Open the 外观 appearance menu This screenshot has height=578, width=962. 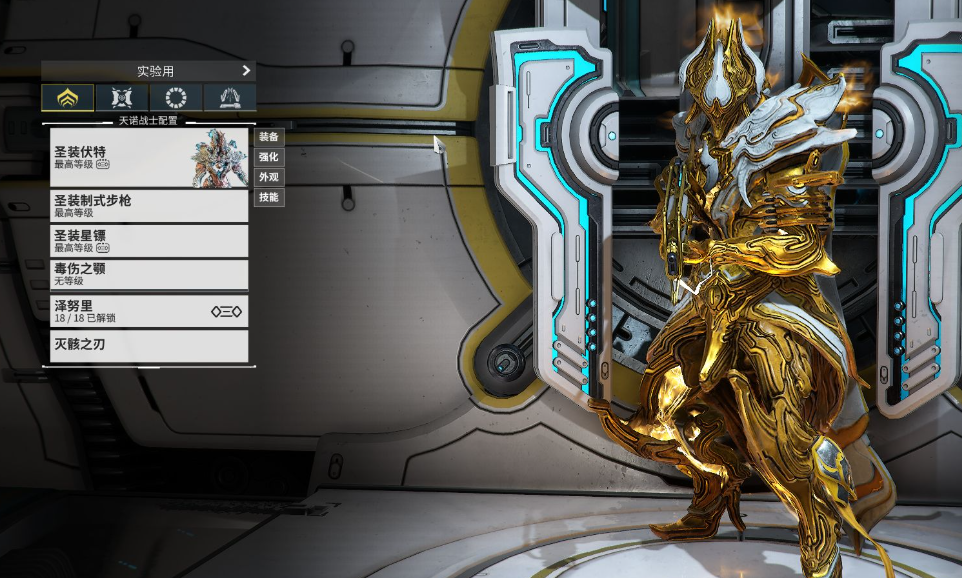pyautogui.click(x=269, y=177)
